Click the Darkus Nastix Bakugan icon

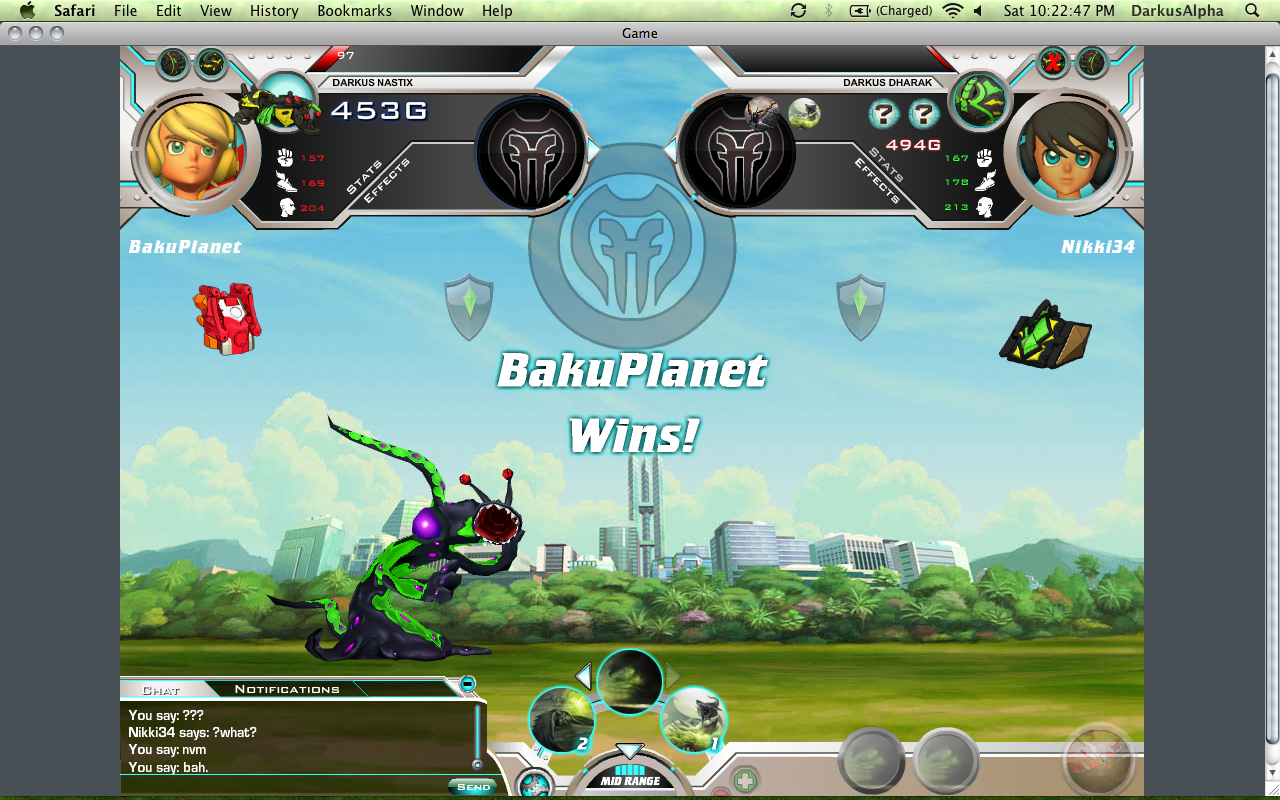pos(281,105)
